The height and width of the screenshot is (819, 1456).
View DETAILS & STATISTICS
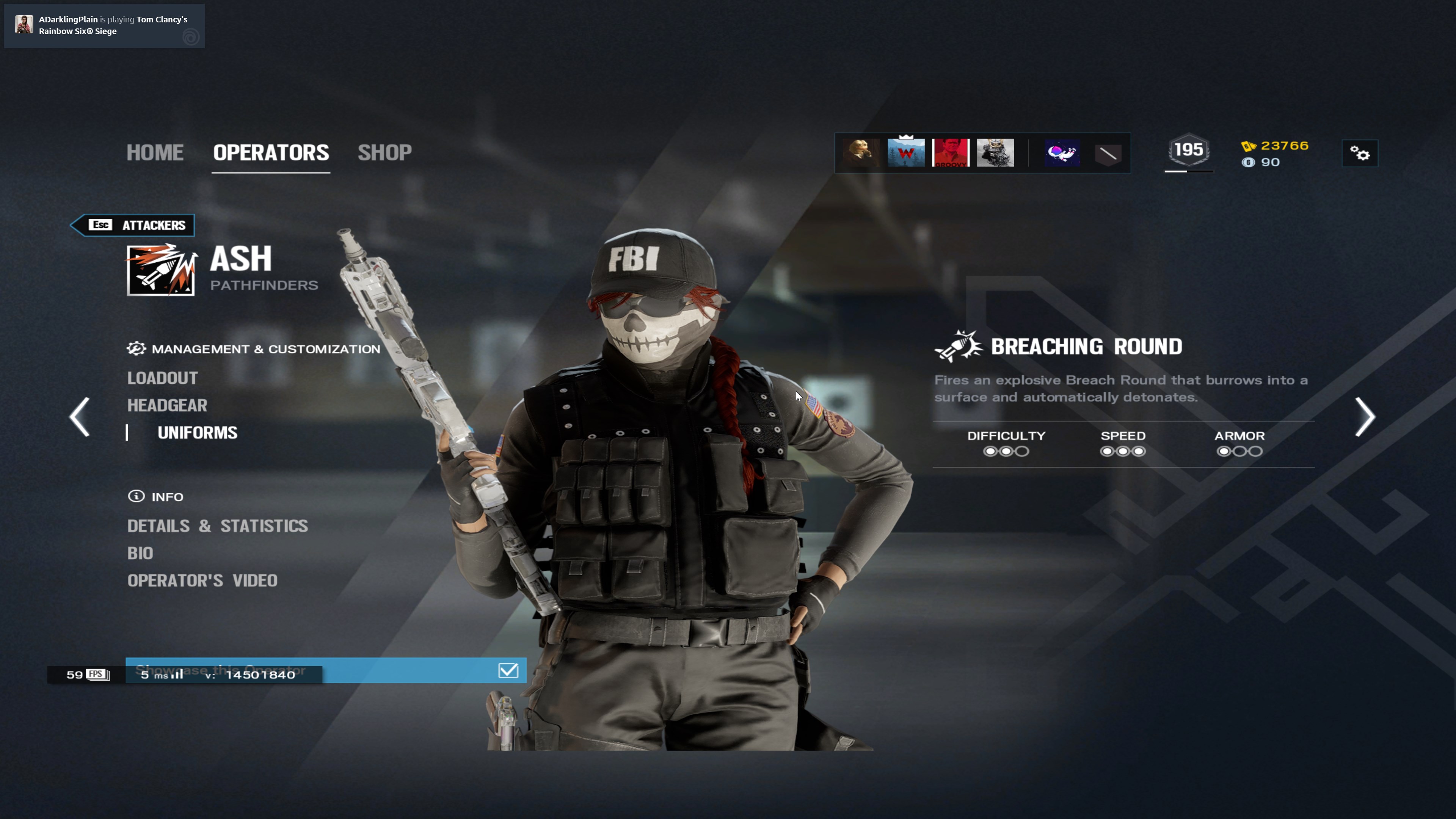coord(217,526)
